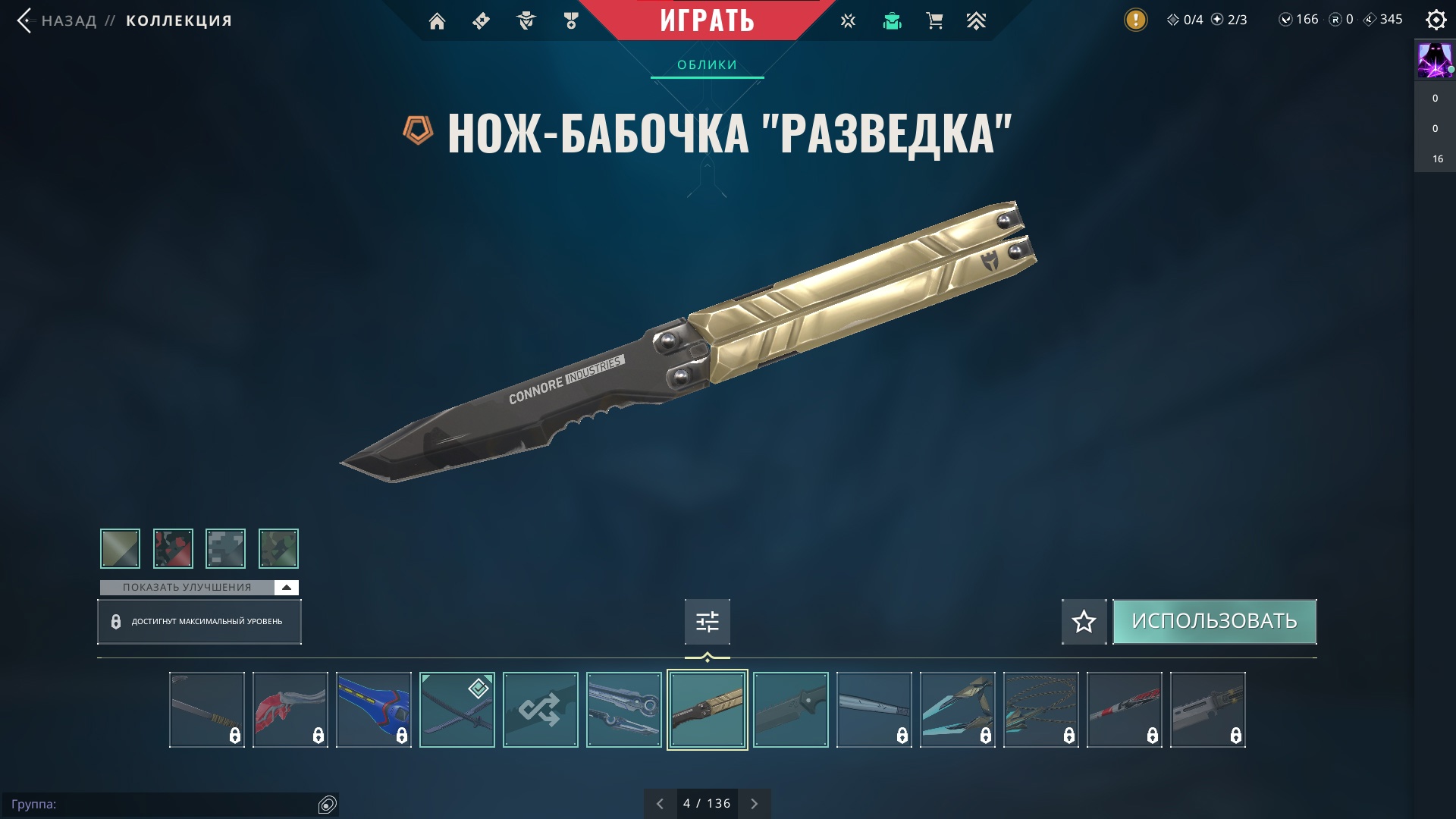Select the twin katana skin thumbnail
This screenshot has height=819, width=1456.
coord(457,710)
